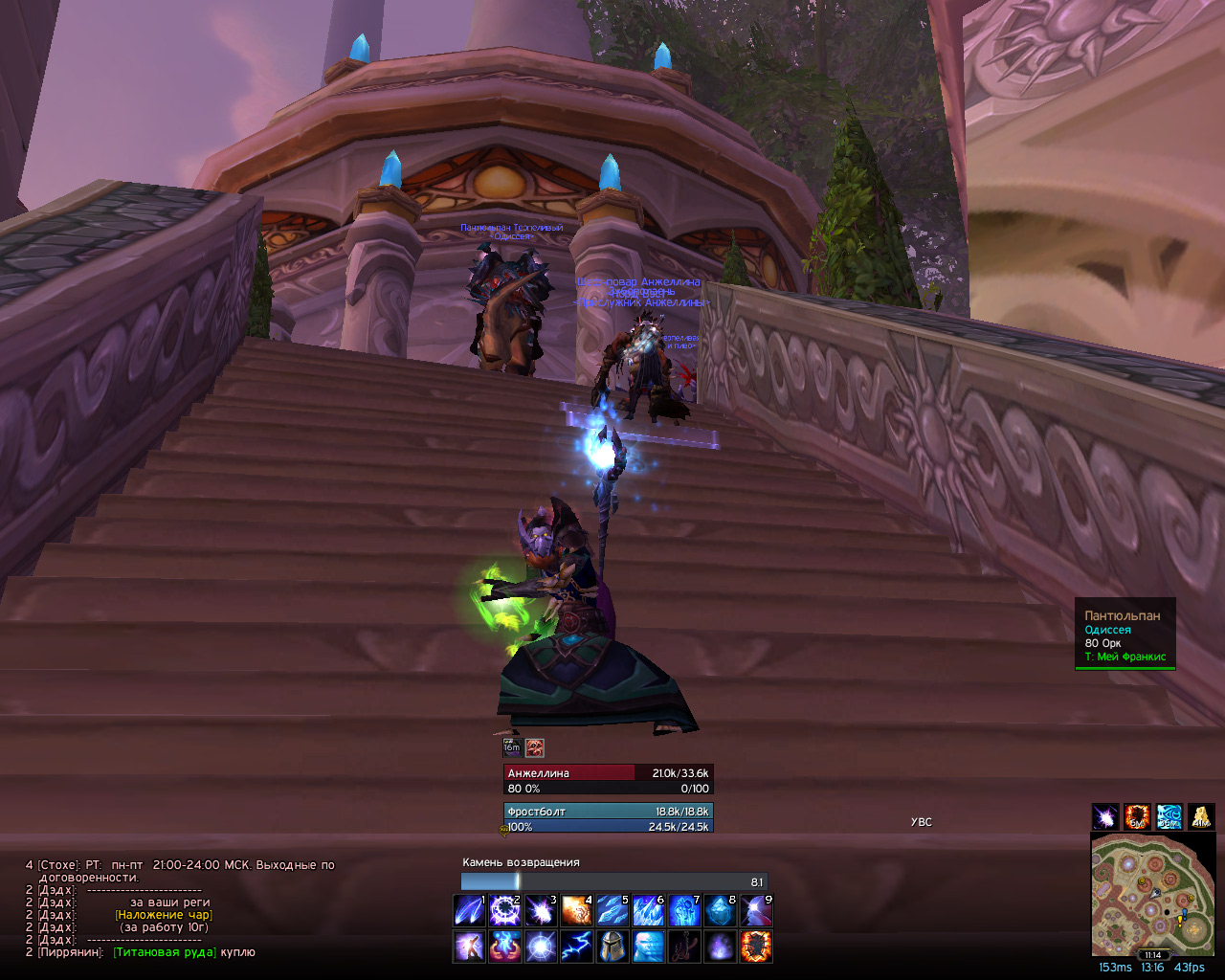Cast the glowing orb spell in slot 9
The height and width of the screenshot is (980, 1225).
(x=756, y=911)
